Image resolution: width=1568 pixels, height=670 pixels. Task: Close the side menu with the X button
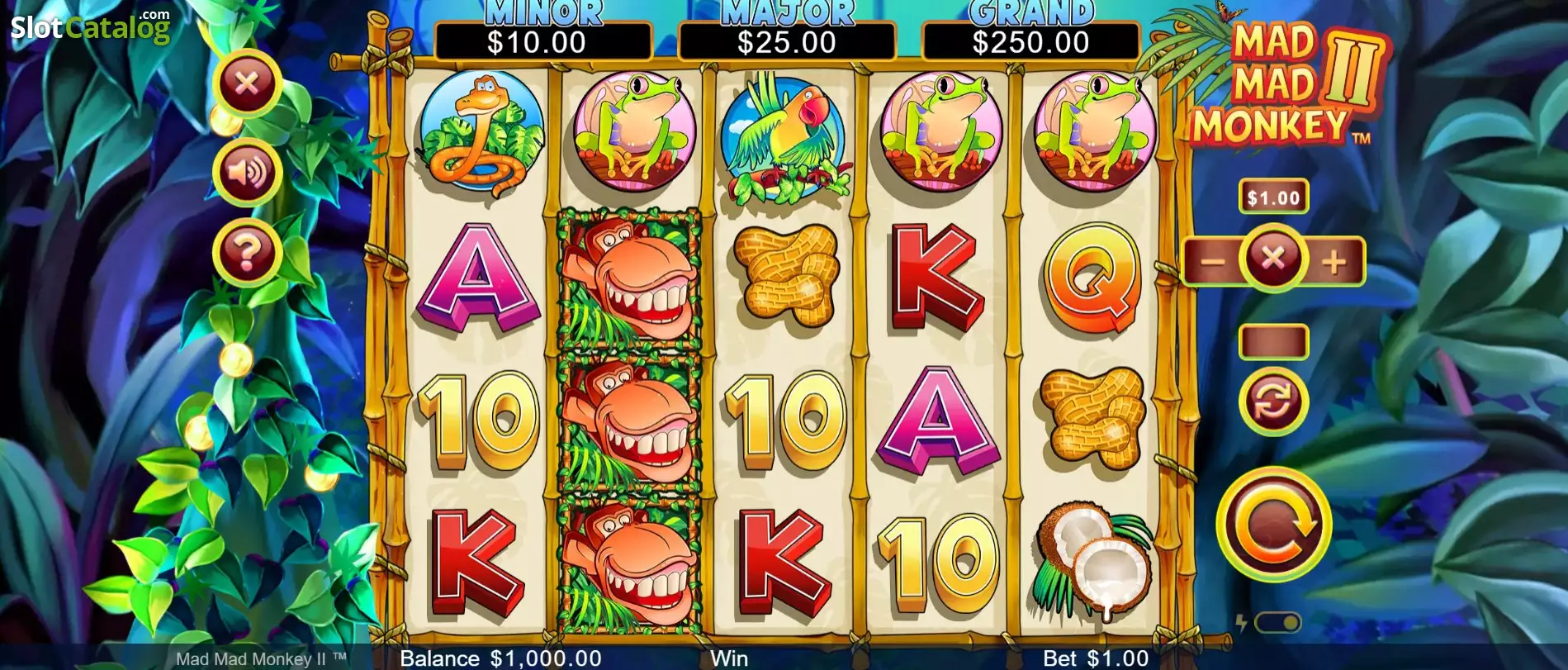(x=247, y=83)
